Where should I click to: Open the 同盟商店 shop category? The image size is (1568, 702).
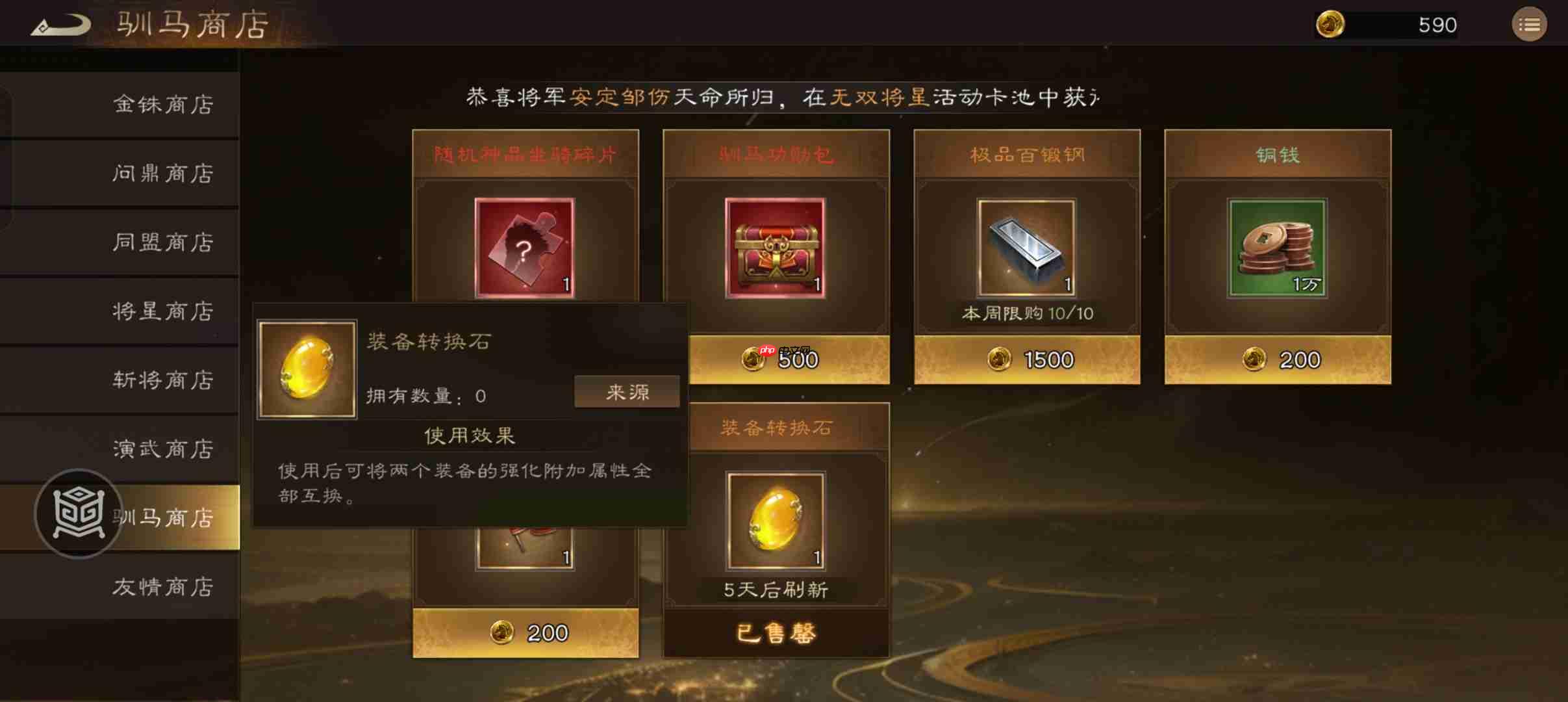(164, 242)
